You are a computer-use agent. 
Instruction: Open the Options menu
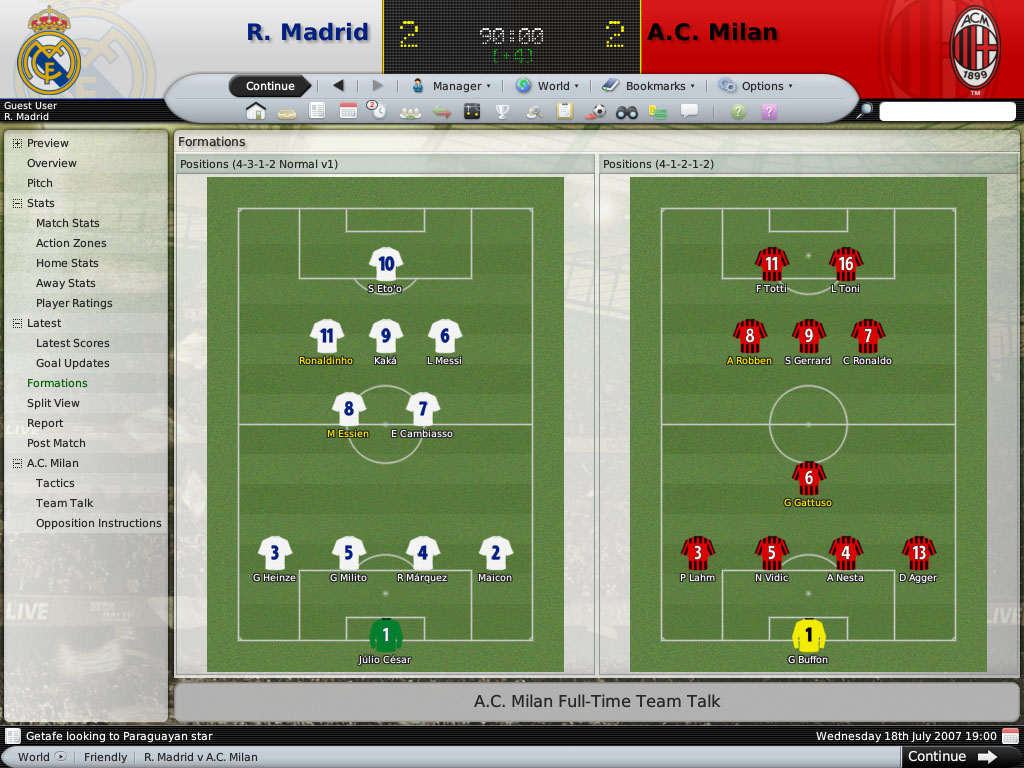coord(755,86)
